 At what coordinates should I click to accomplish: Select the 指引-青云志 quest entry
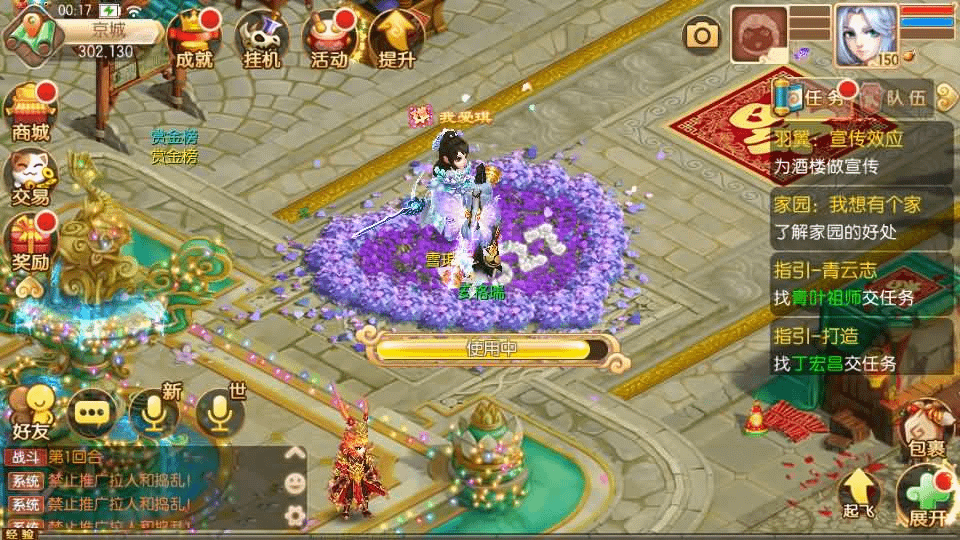pos(862,284)
